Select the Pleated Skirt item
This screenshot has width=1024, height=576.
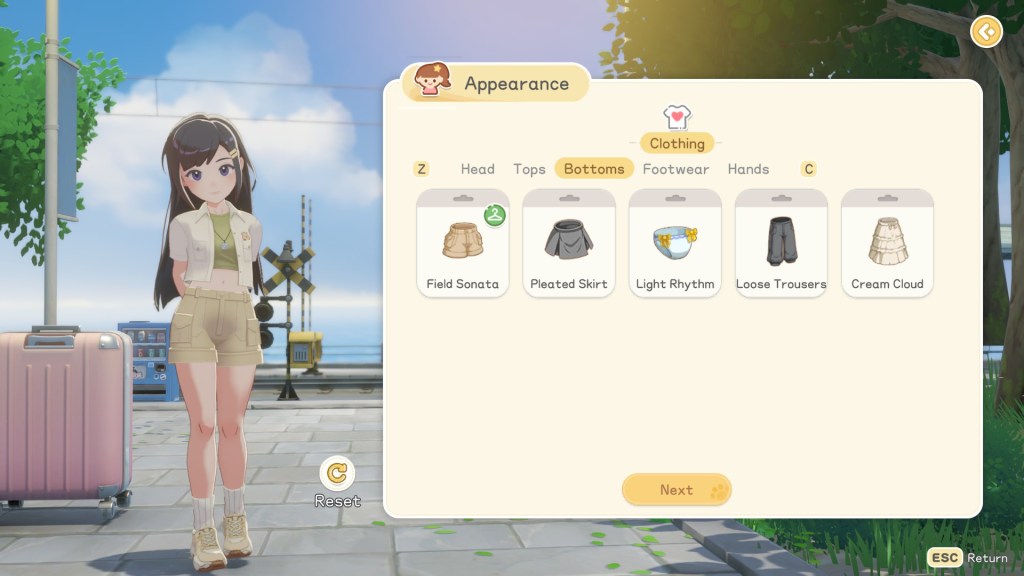click(568, 243)
